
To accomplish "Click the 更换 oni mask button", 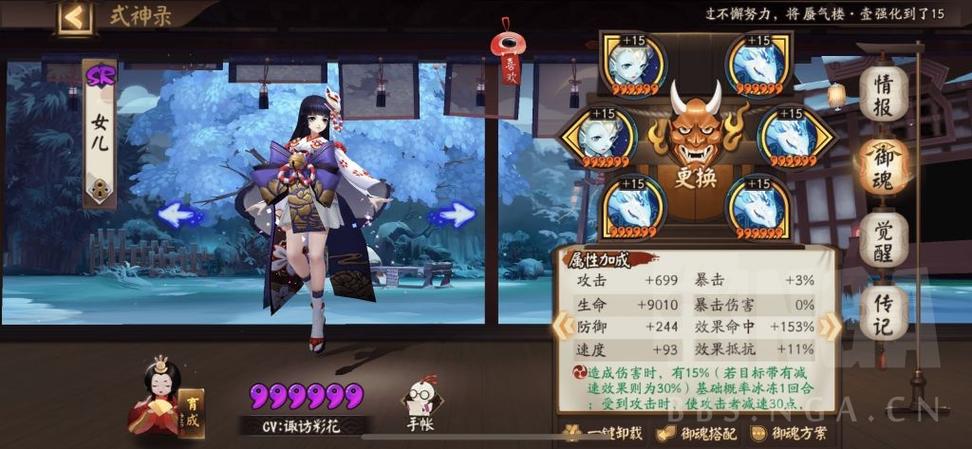I will click(x=697, y=140).
